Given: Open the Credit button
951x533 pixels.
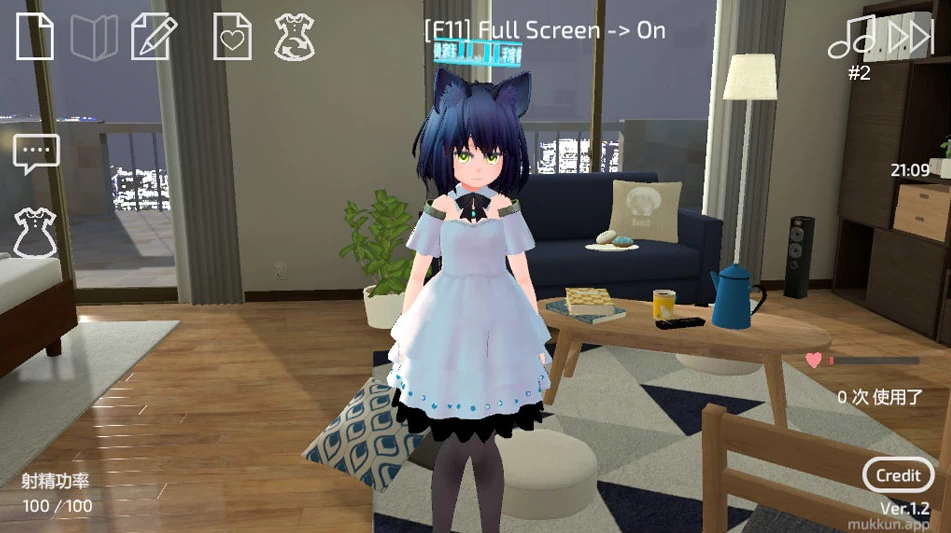Looking at the screenshot, I should [898, 475].
